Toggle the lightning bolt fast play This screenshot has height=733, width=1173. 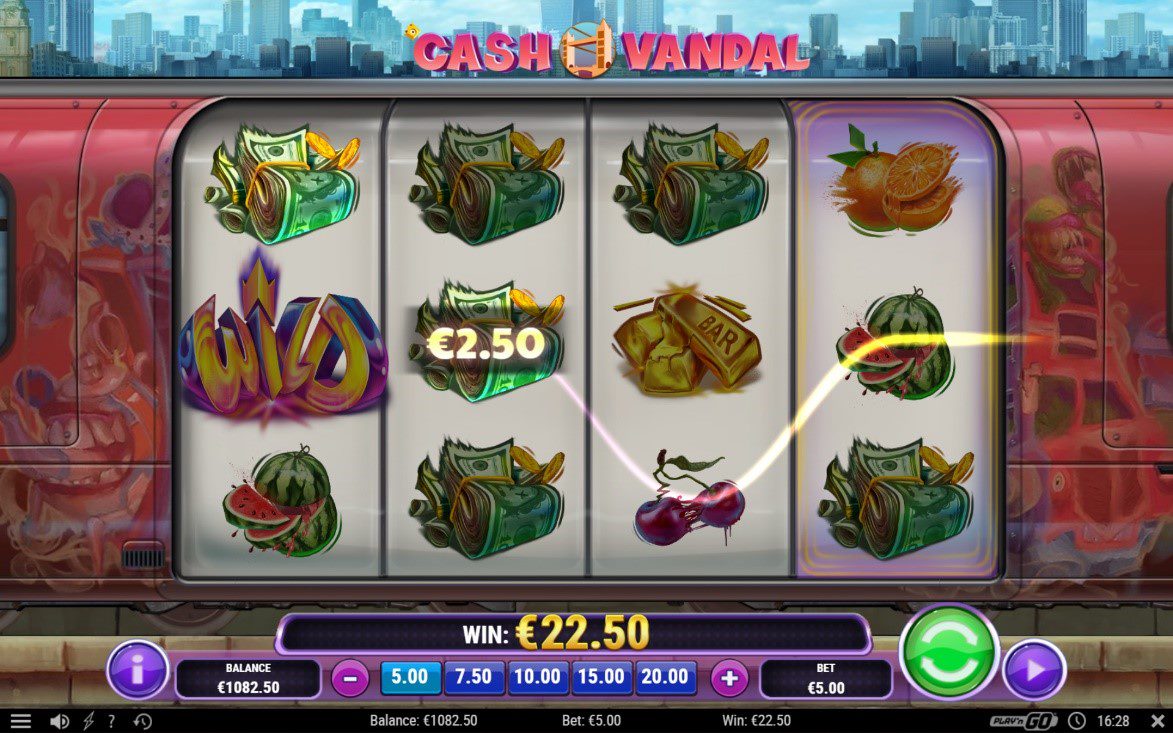click(87, 721)
